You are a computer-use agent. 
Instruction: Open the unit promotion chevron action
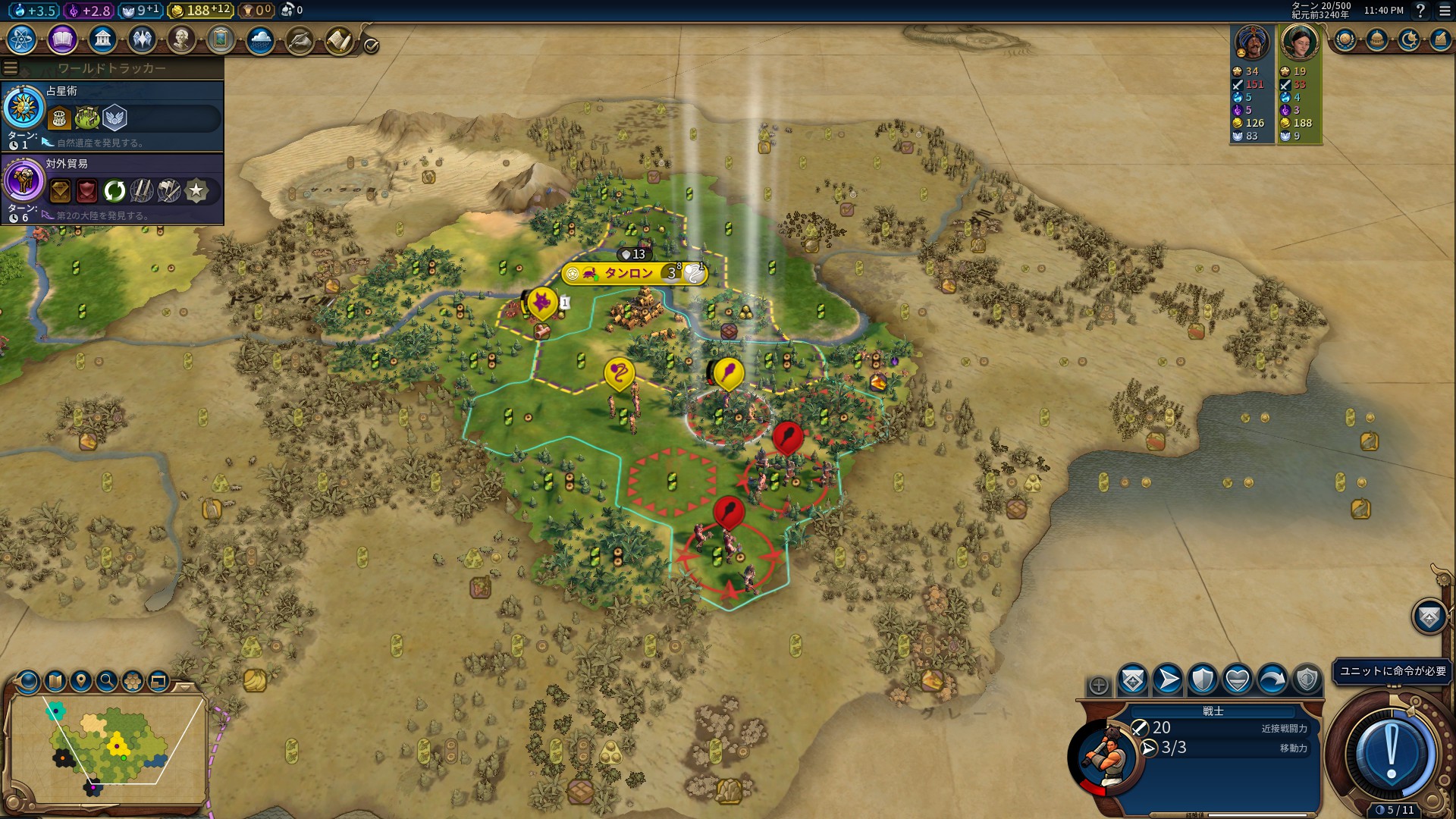pos(1133,679)
